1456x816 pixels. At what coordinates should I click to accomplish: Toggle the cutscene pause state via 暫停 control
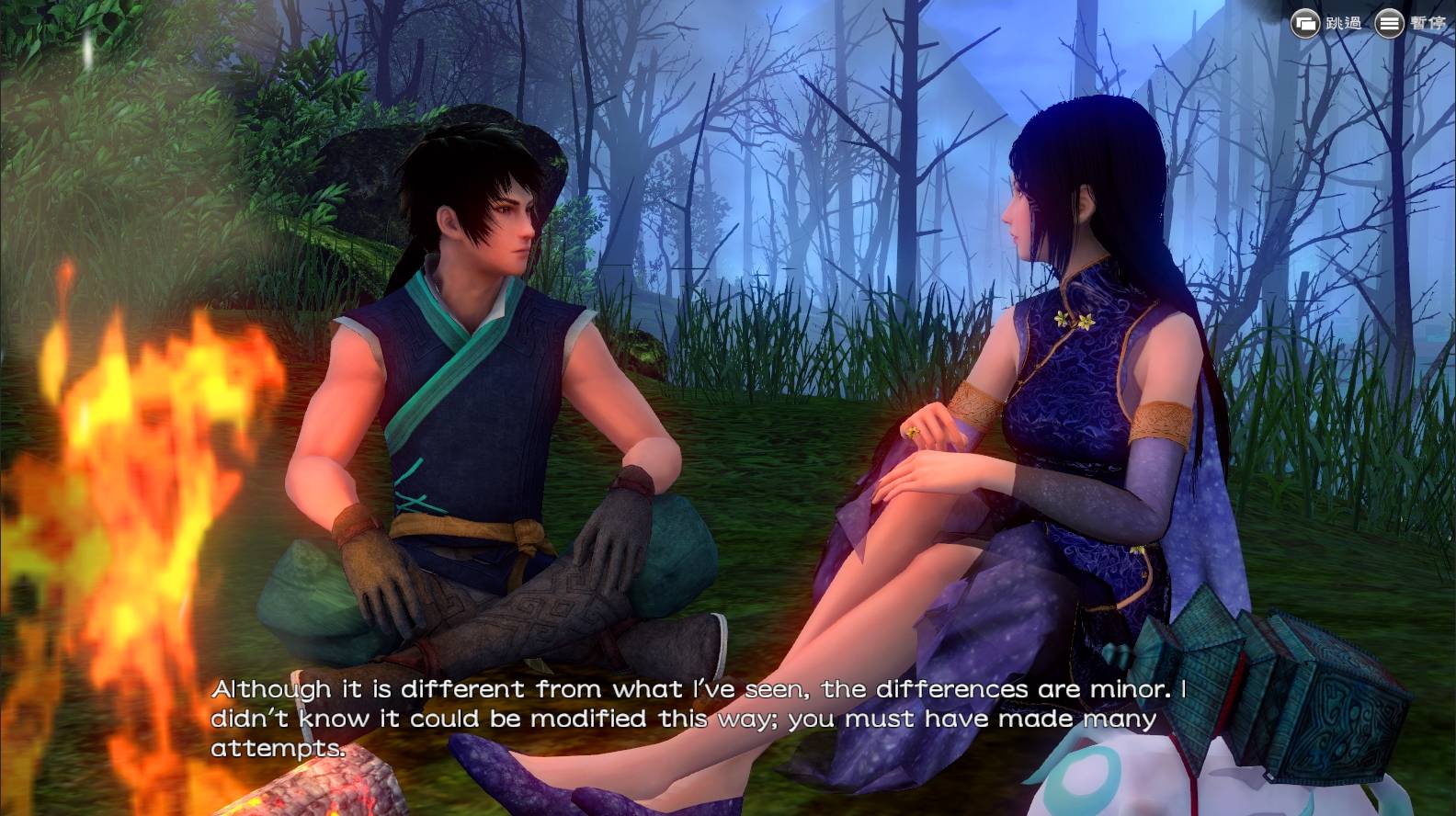point(1388,23)
